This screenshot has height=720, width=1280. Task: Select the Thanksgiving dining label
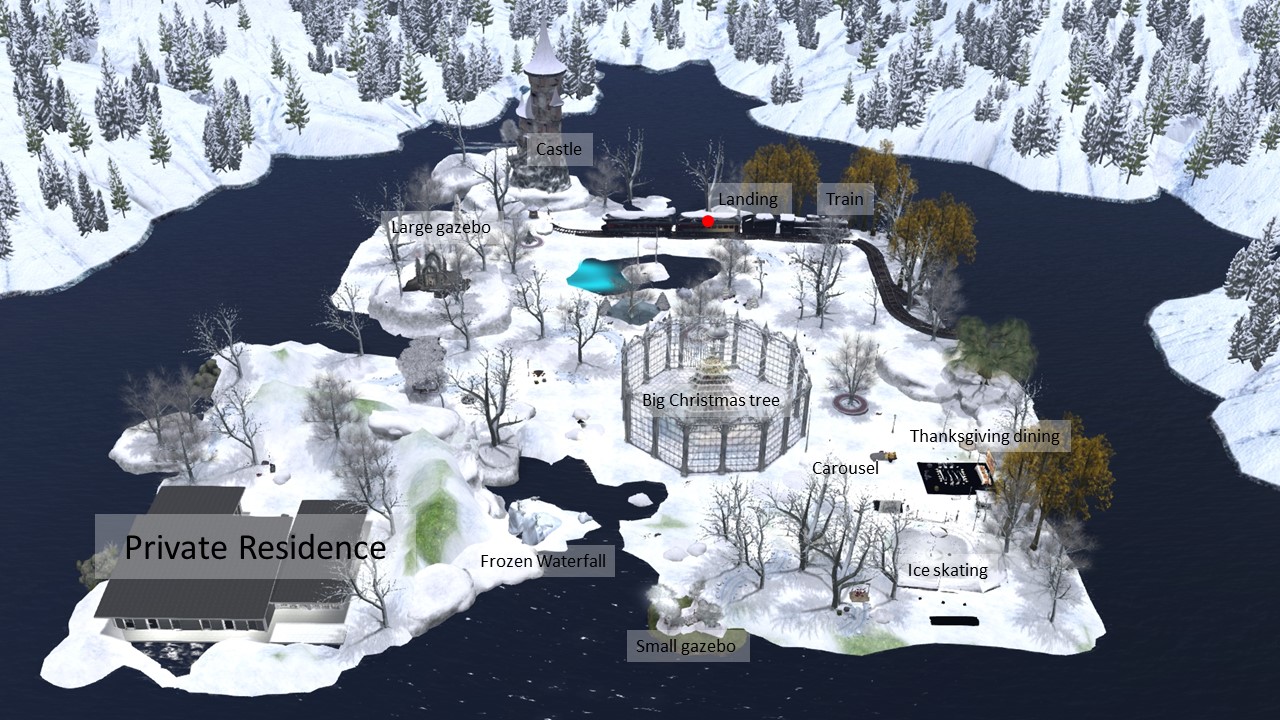pyautogui.click(x=984, y=436)
